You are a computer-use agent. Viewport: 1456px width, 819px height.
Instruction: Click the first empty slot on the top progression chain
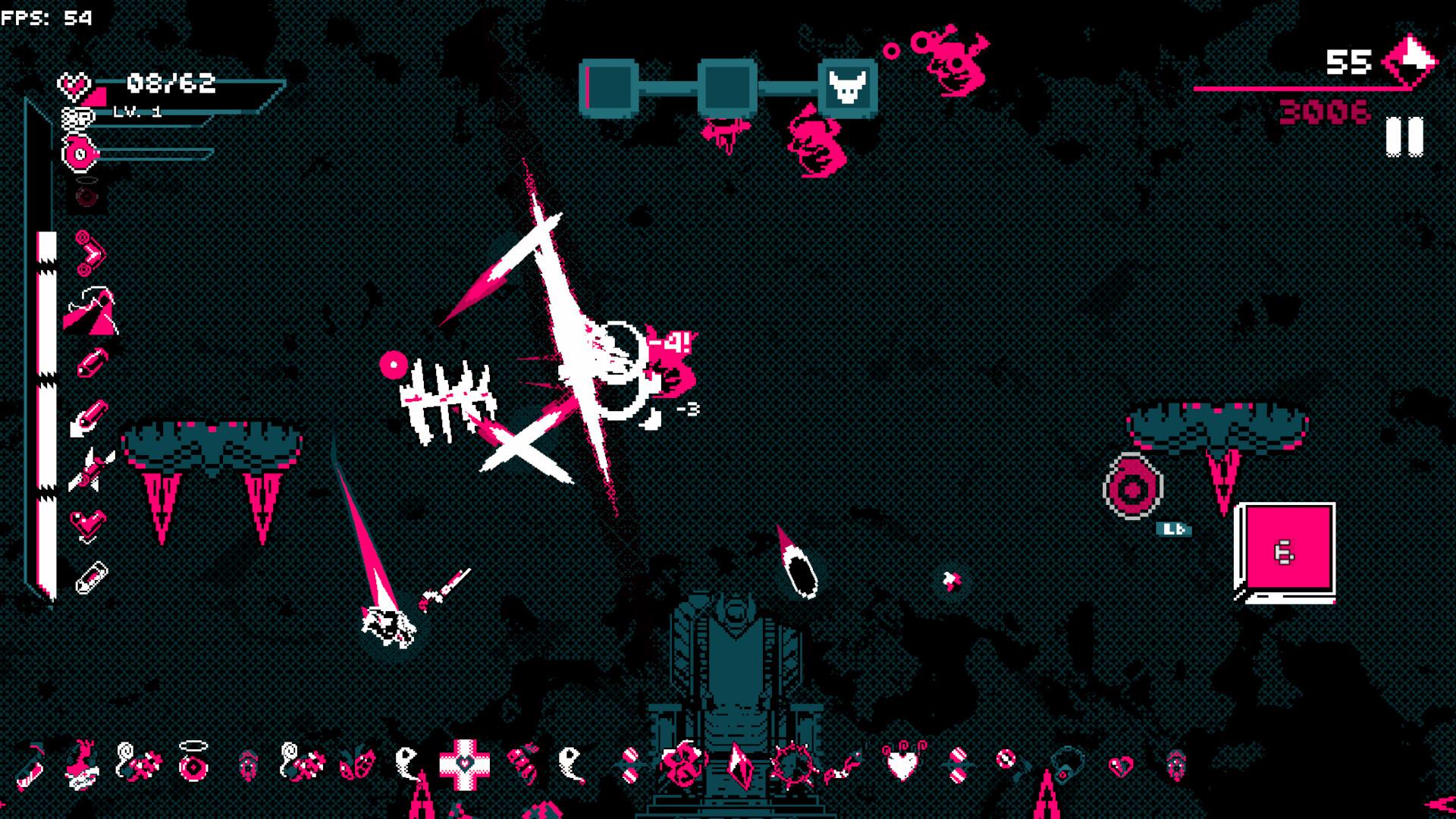coord(607,83)
